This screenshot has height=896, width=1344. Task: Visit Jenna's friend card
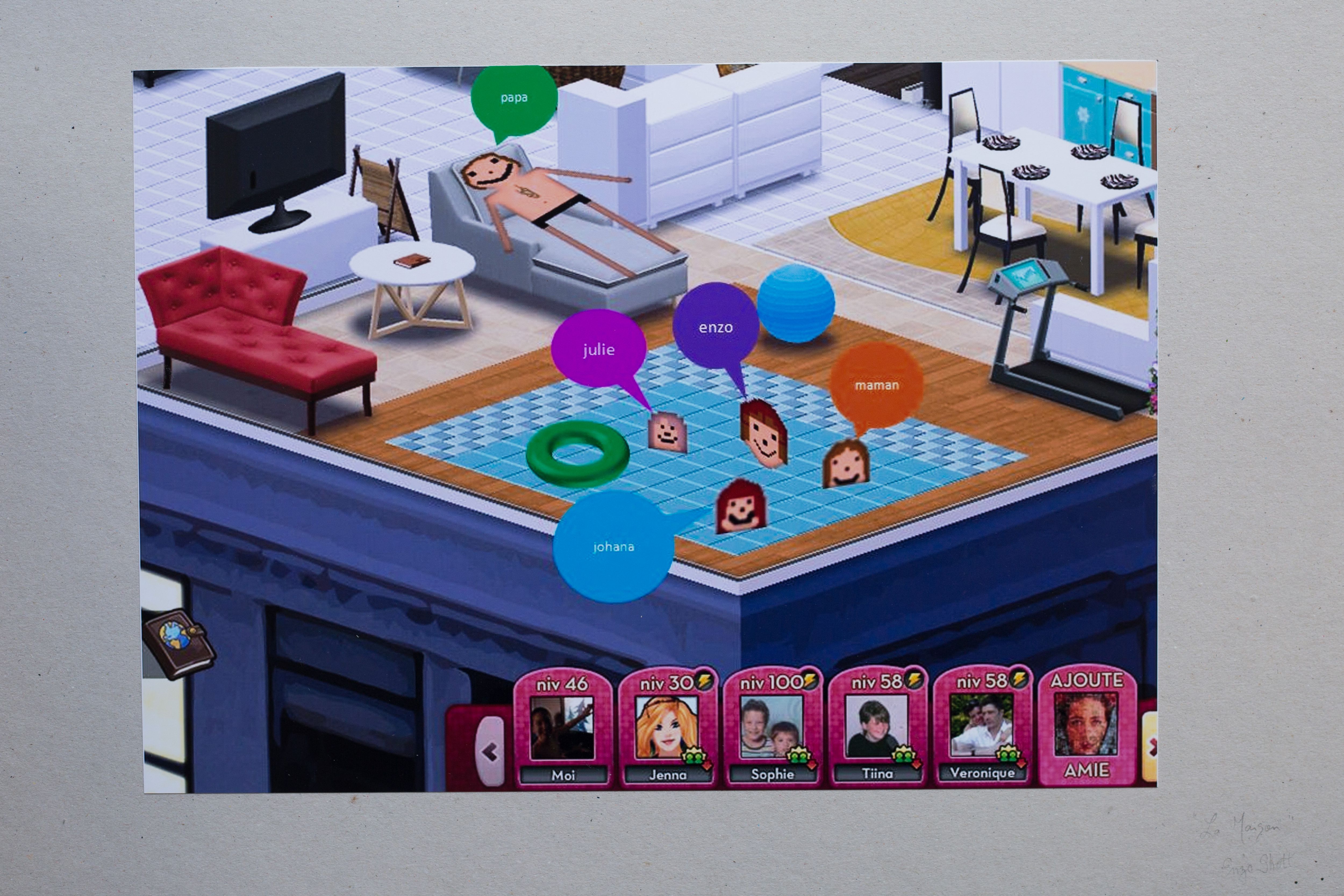tap(667, 728)
